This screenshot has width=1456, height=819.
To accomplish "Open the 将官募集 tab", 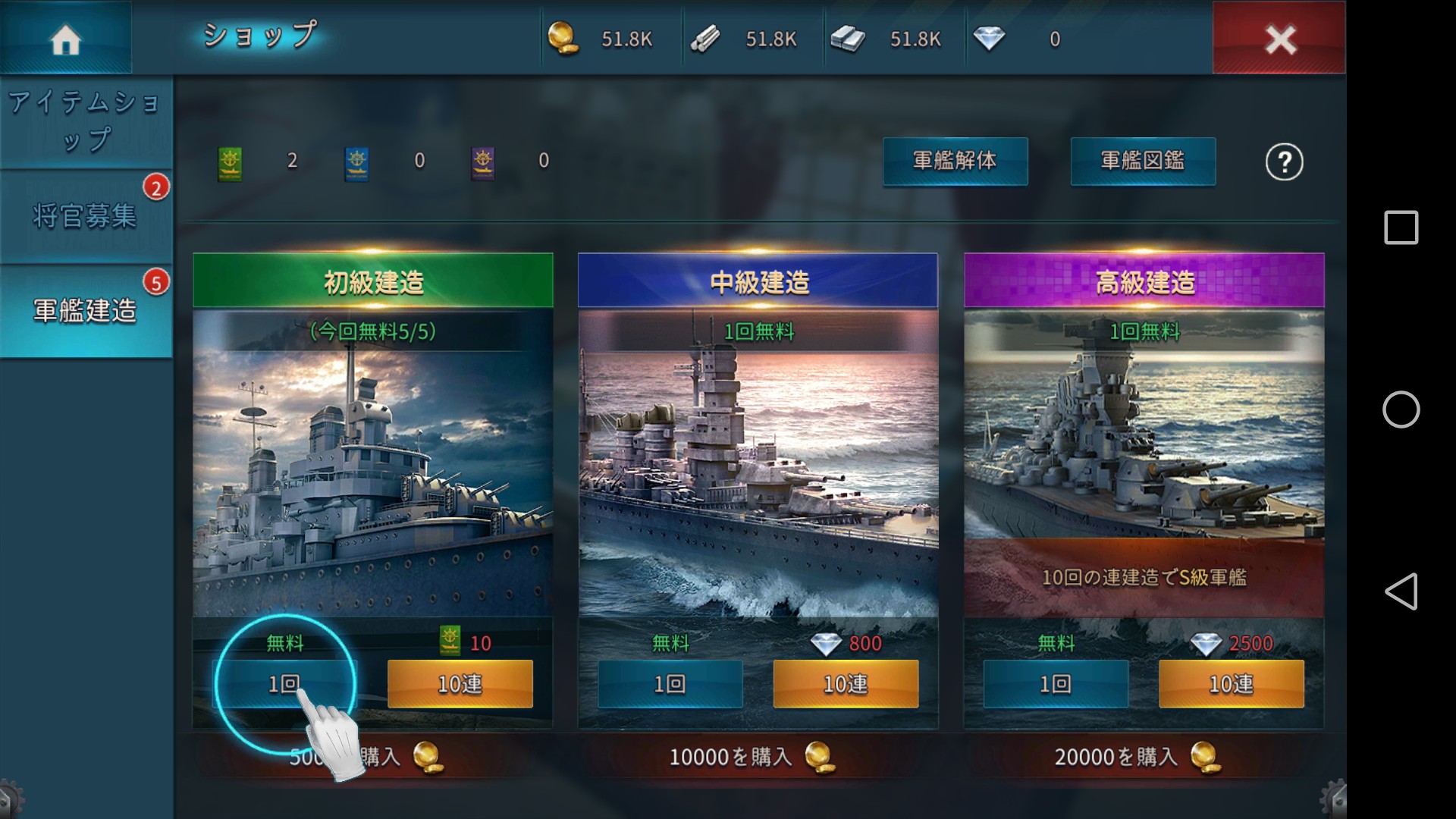I will 86,217.
